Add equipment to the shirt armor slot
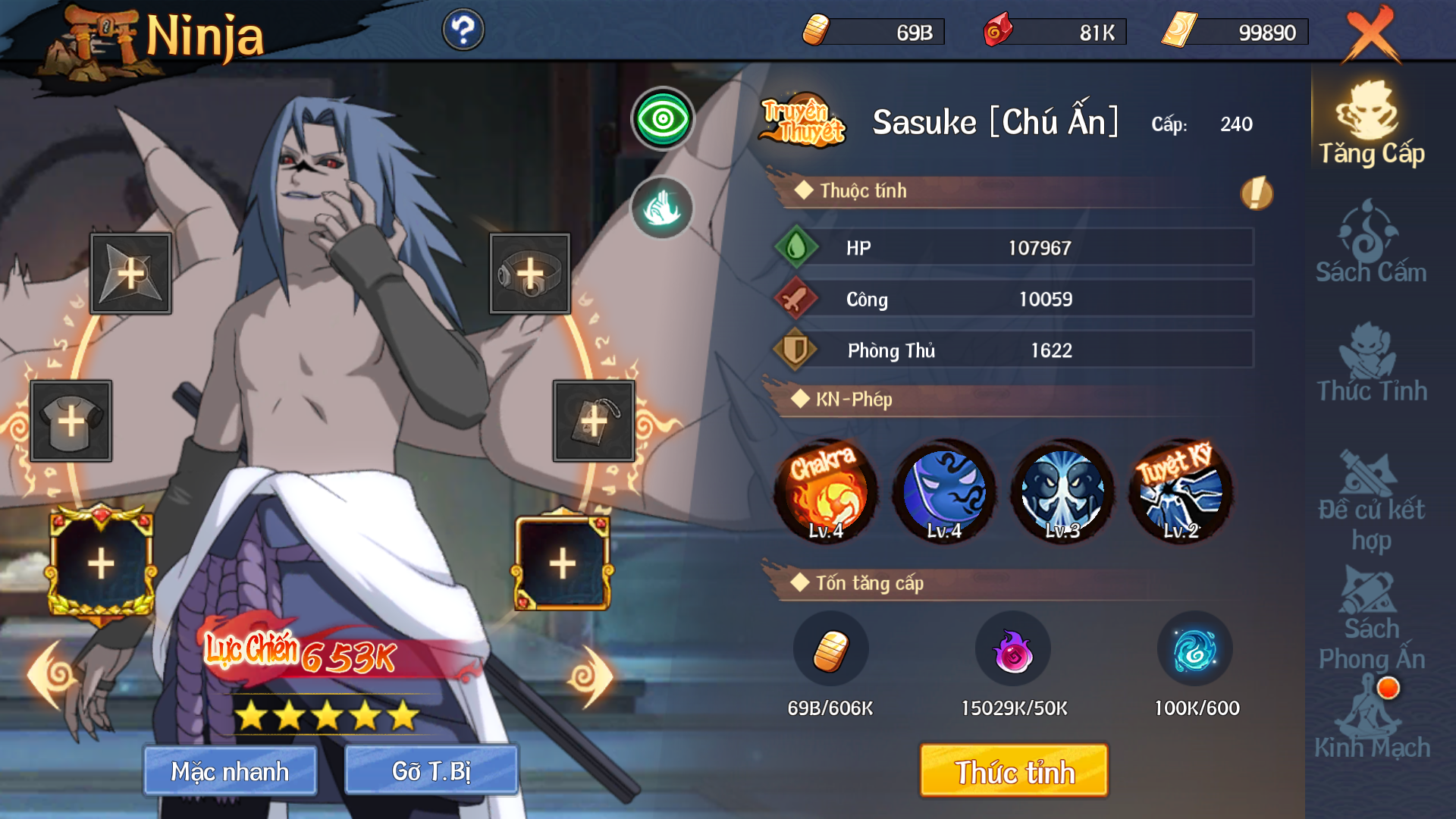The height and width of the screenshot is (819, 1456). (x=71, y=422)
